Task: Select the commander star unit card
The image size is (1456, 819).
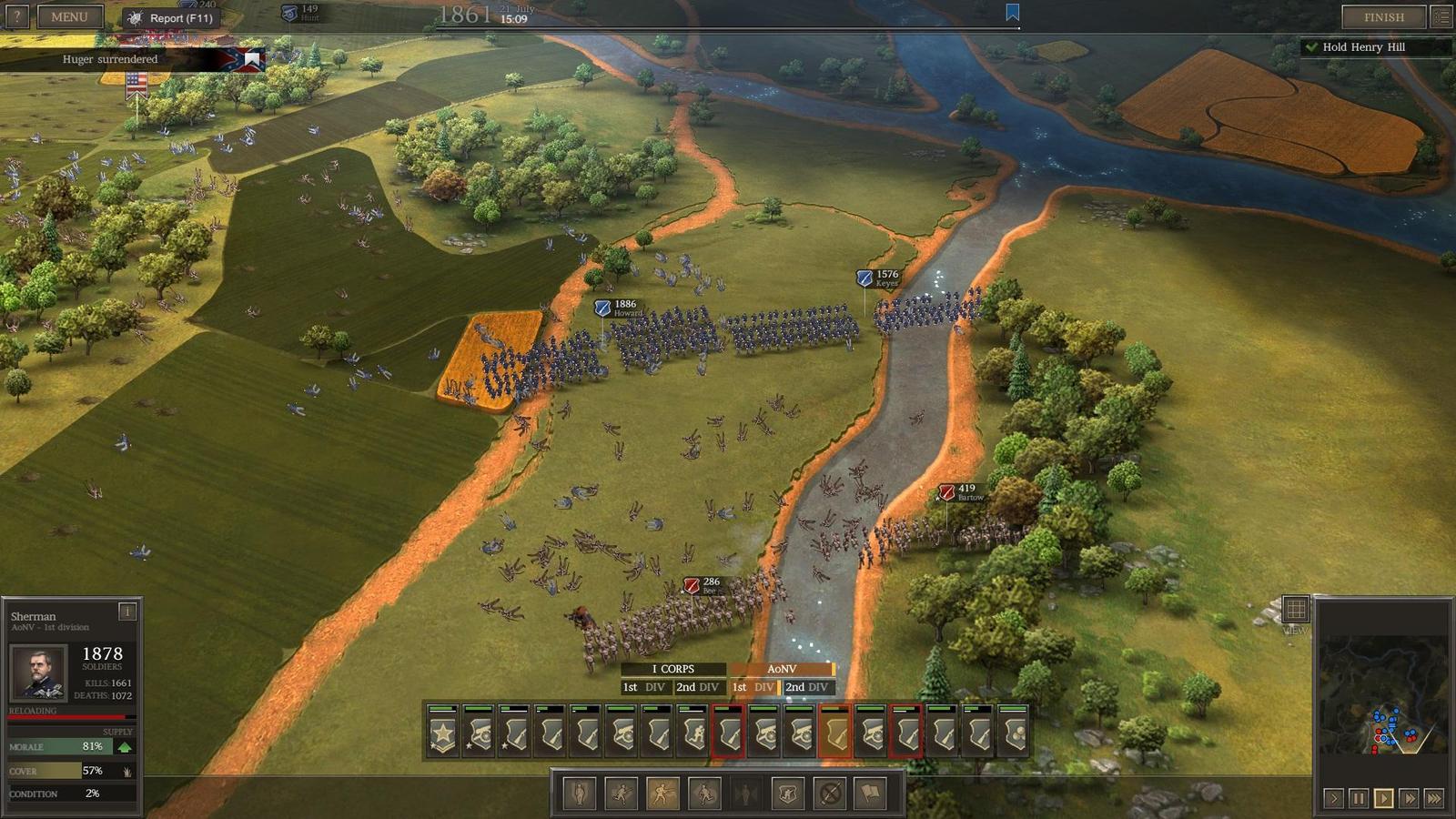Action: 443,732
